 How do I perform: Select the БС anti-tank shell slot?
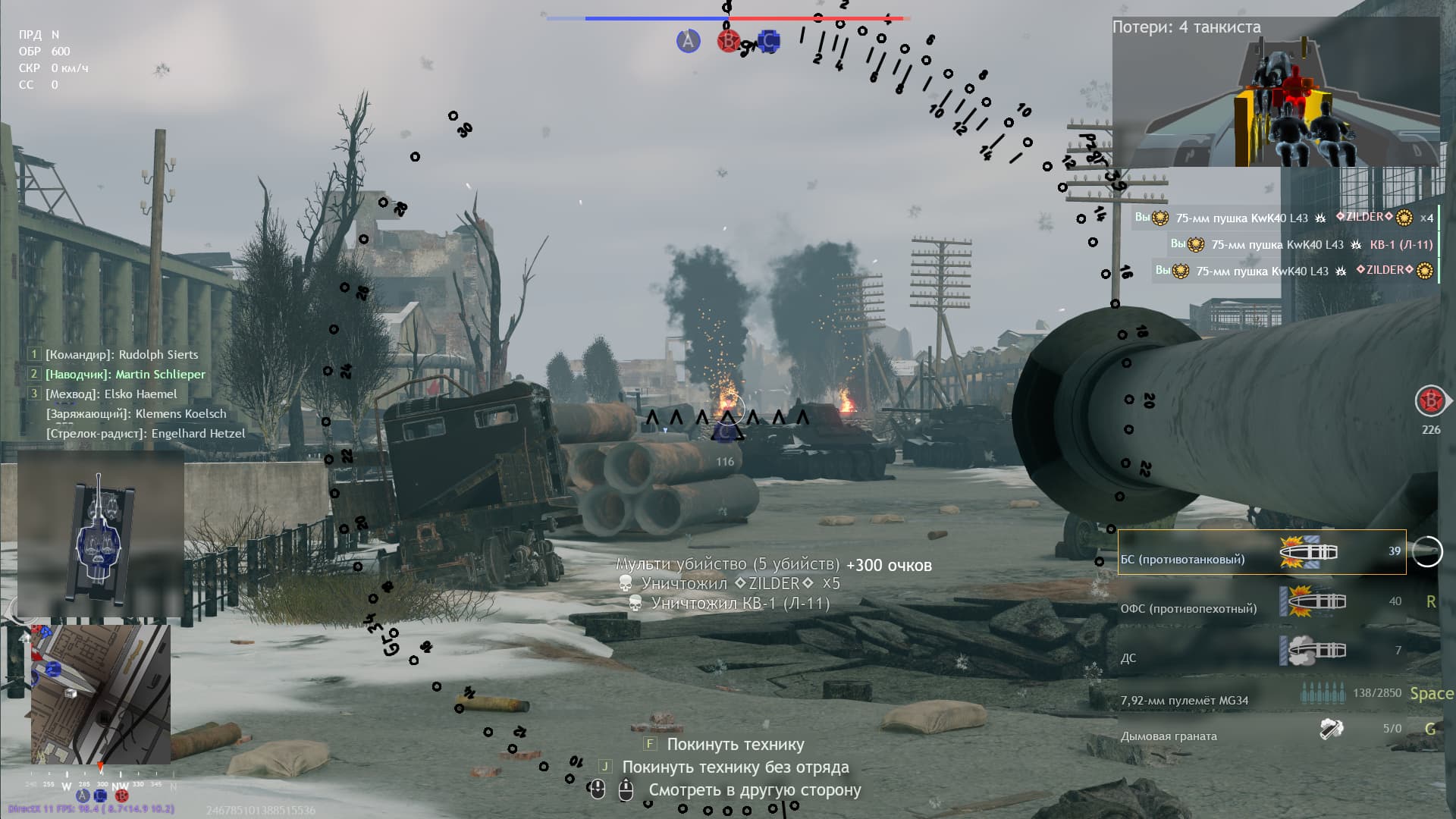[x=1261, y=553]
